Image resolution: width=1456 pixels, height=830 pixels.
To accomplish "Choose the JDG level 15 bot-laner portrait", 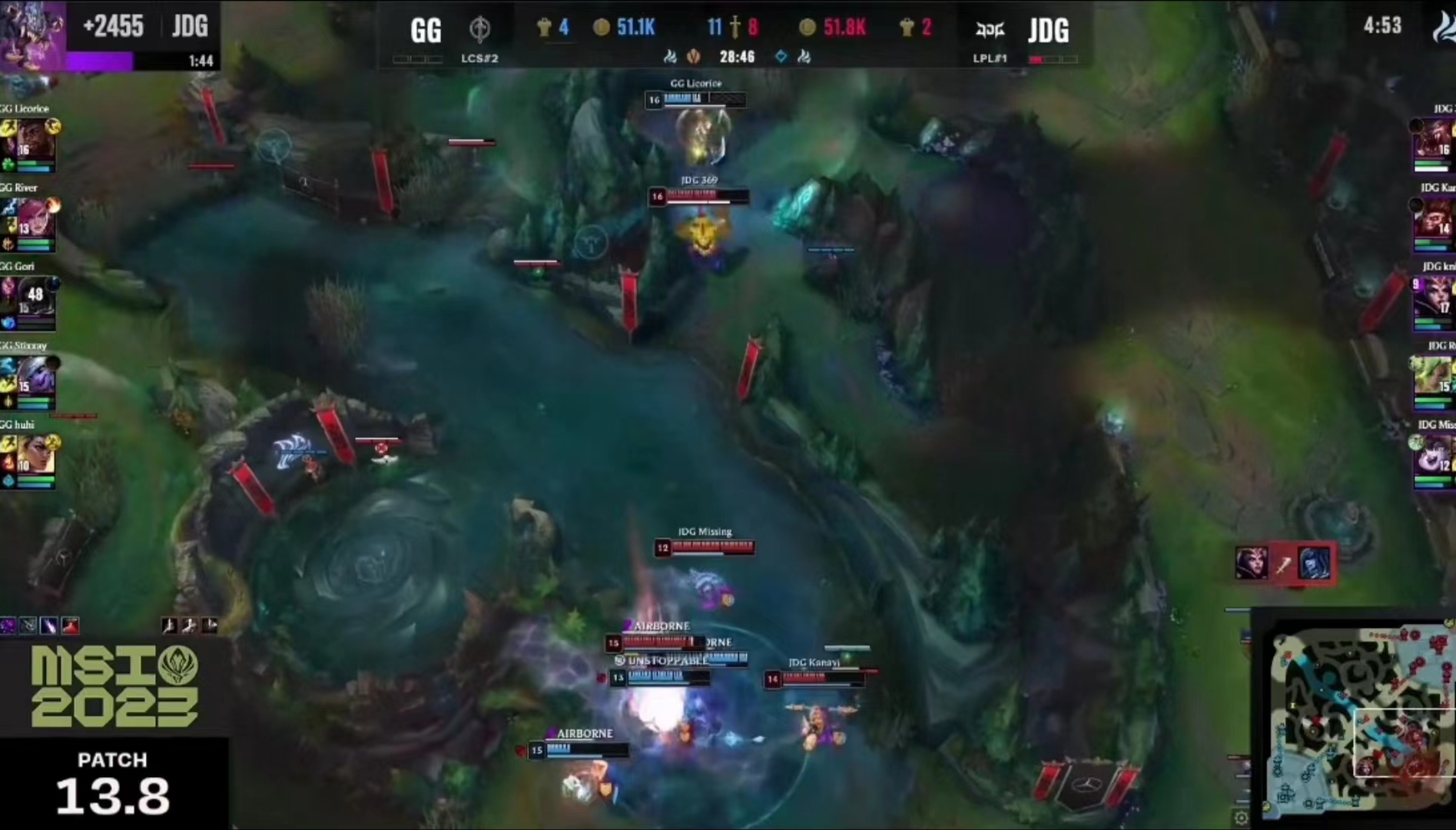I will 1435,377.
